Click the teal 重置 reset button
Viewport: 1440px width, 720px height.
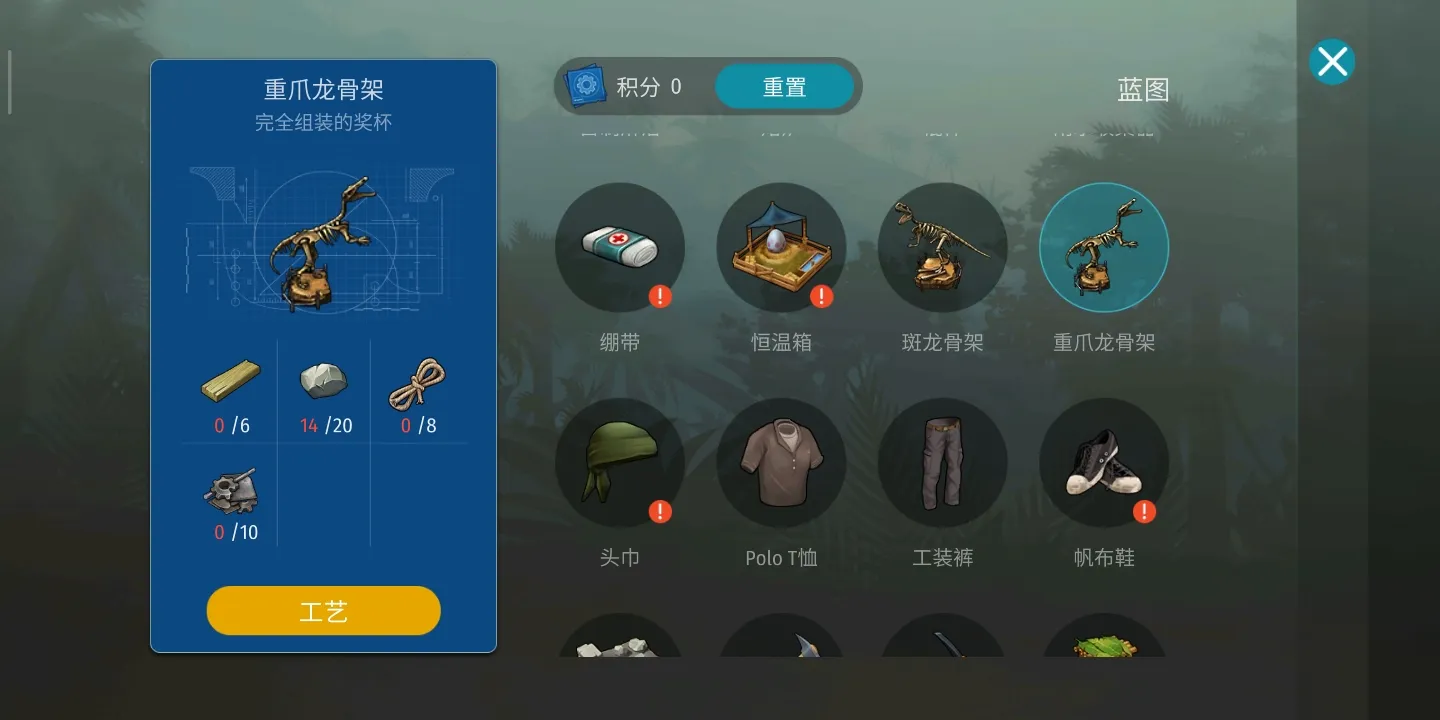point(784,86)
